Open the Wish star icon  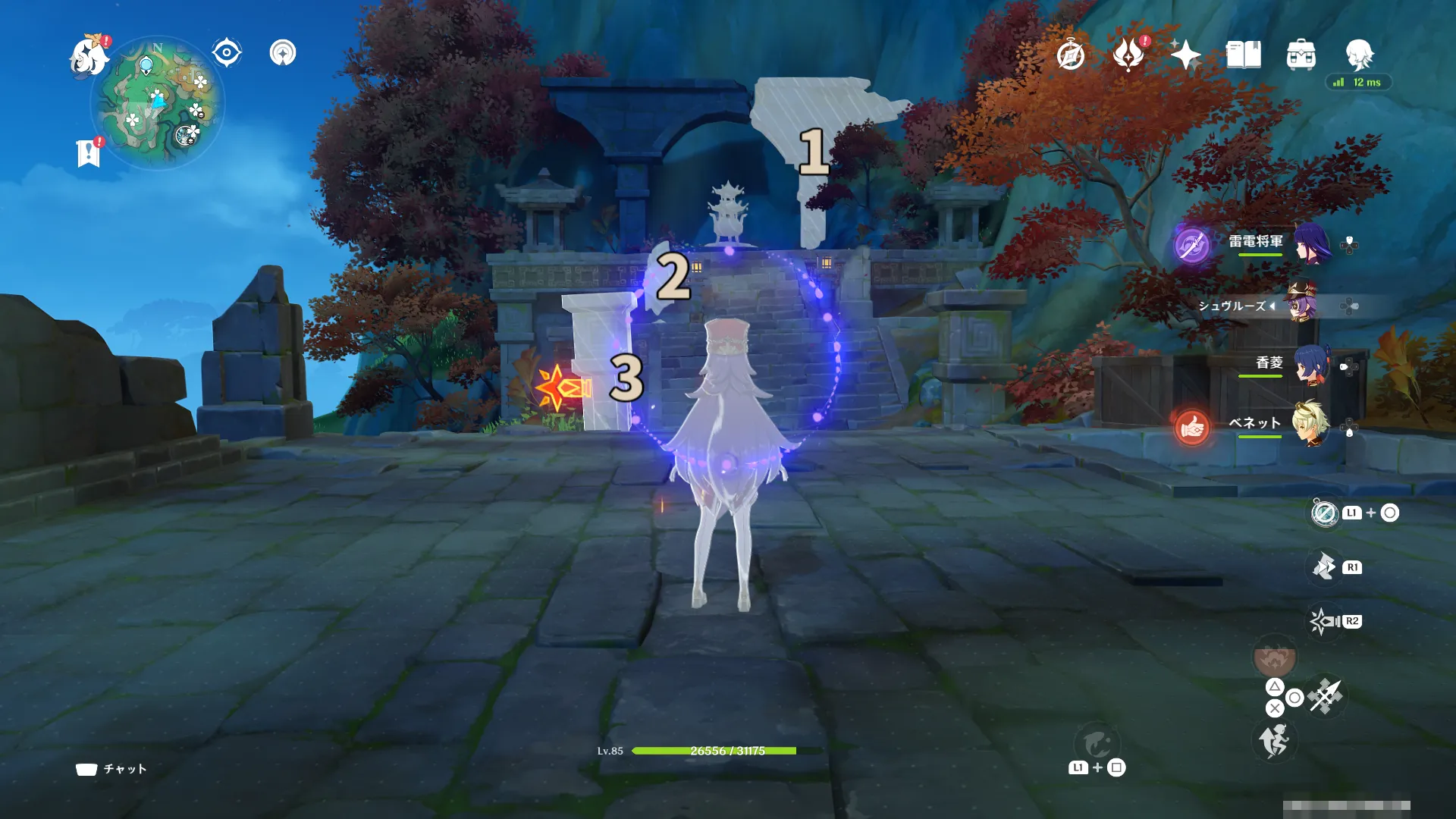click(x=1185, y=55)
